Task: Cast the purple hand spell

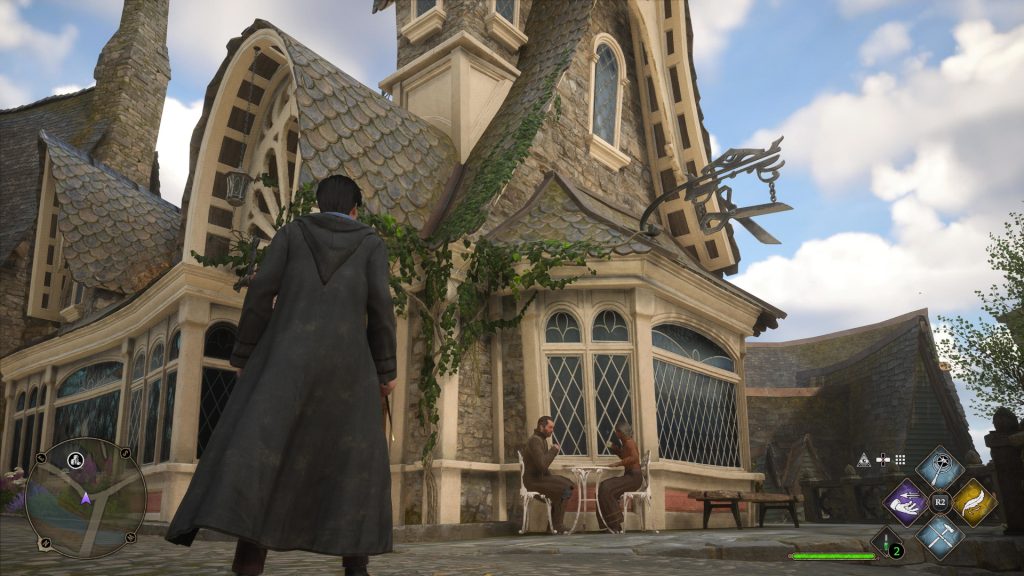Action: click(x=905, y=502)
